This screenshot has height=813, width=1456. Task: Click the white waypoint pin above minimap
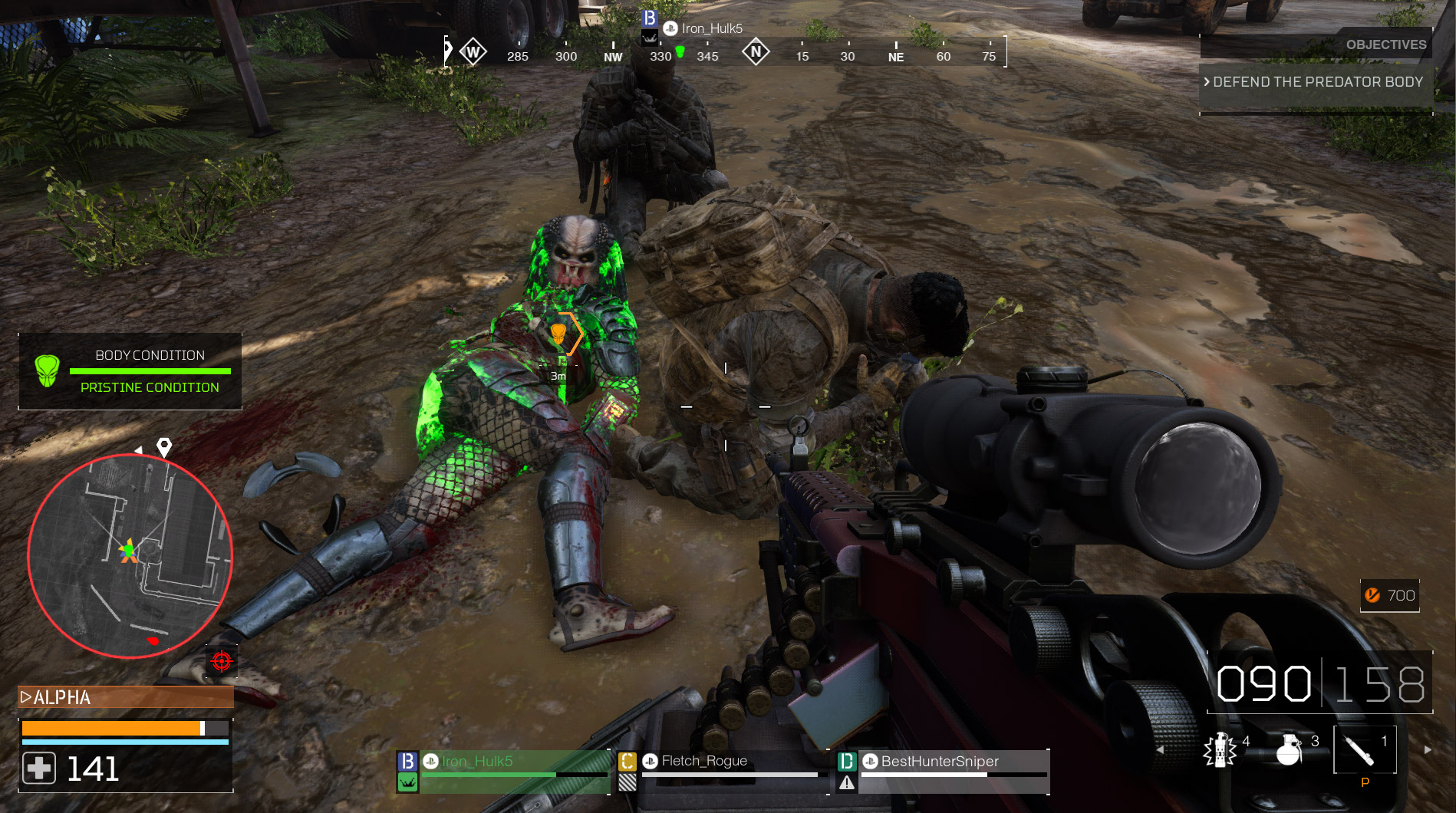tap(164, 446)
